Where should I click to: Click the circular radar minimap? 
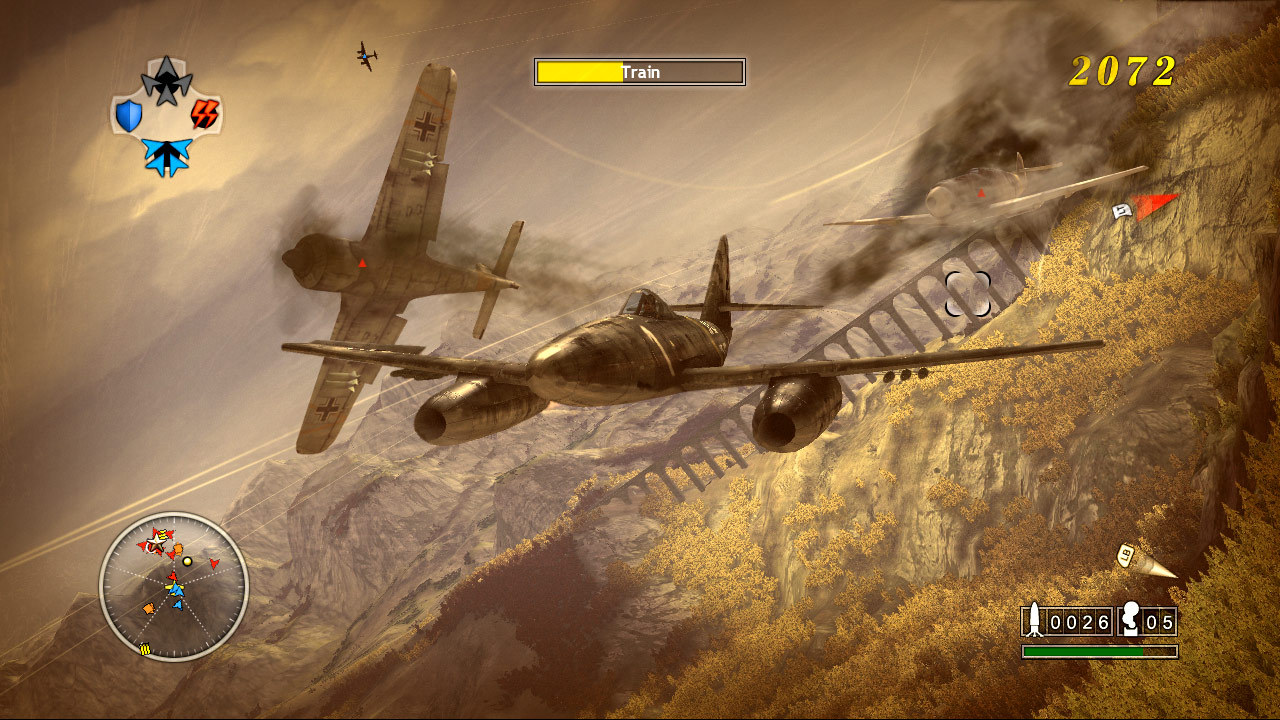coord(174,587)
